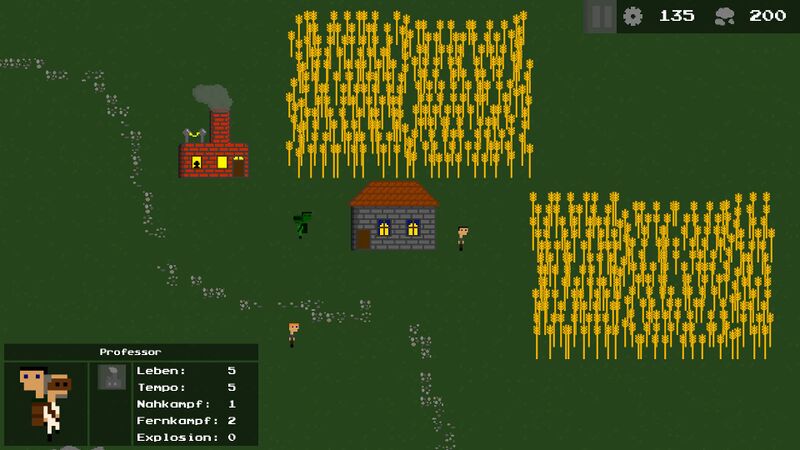Click the Professor's grayed factory ability icon
Viewport: 800px width, 450px height.
tap(111, 377)
